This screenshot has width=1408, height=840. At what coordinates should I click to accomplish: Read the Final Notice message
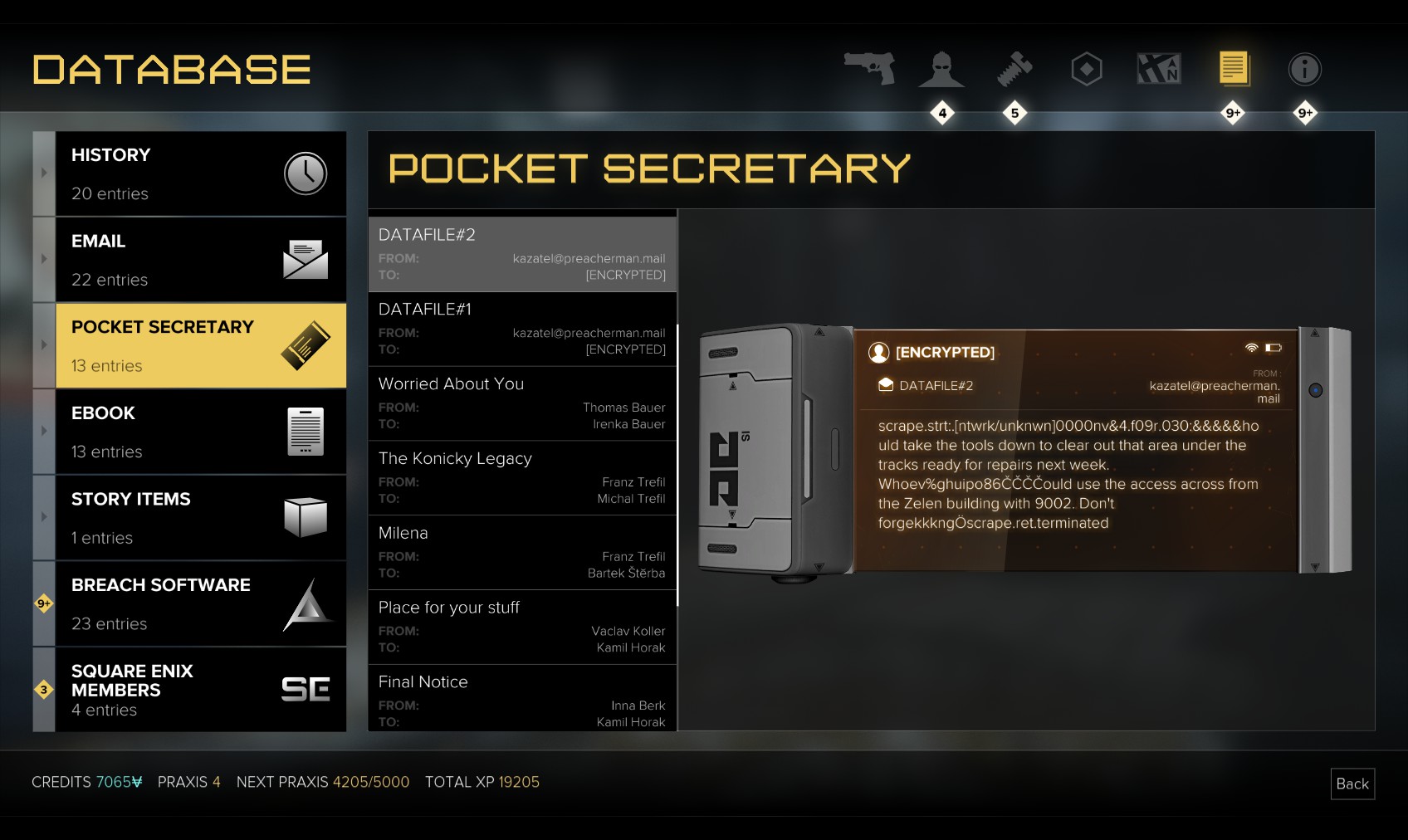click(522, 700)
